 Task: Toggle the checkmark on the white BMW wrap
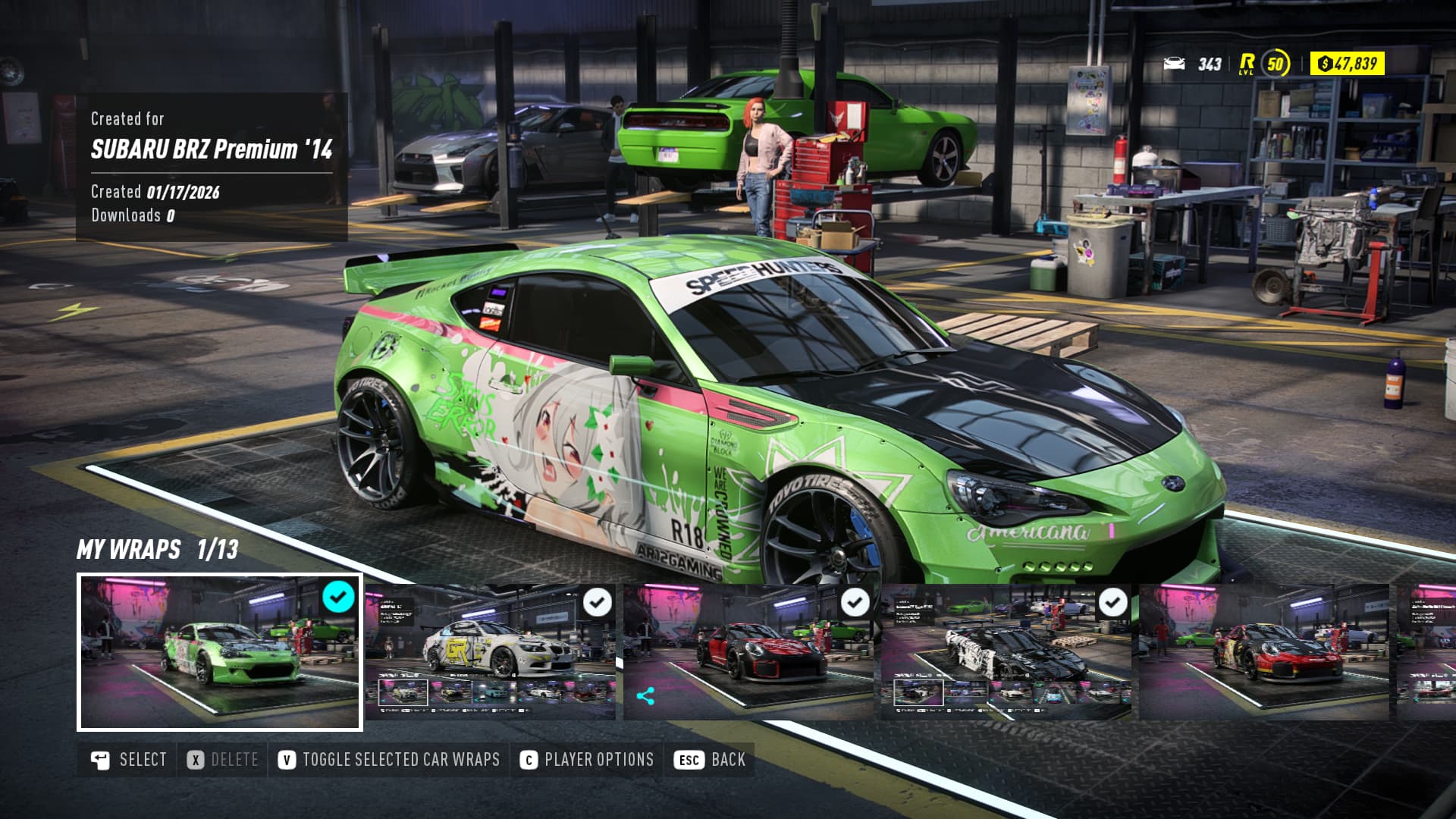click(x=598, y=603)
